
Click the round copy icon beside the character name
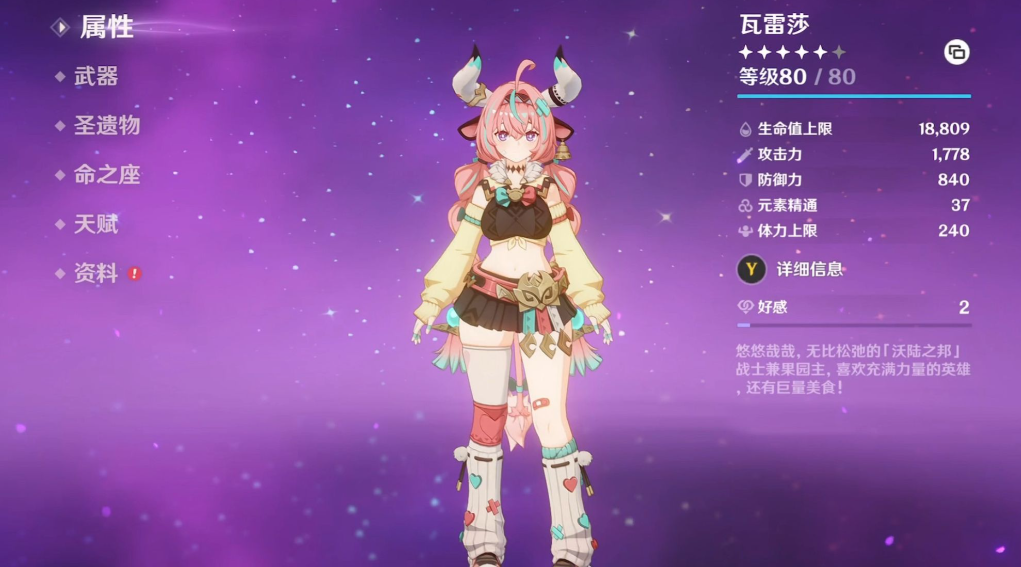coord(957,53)
